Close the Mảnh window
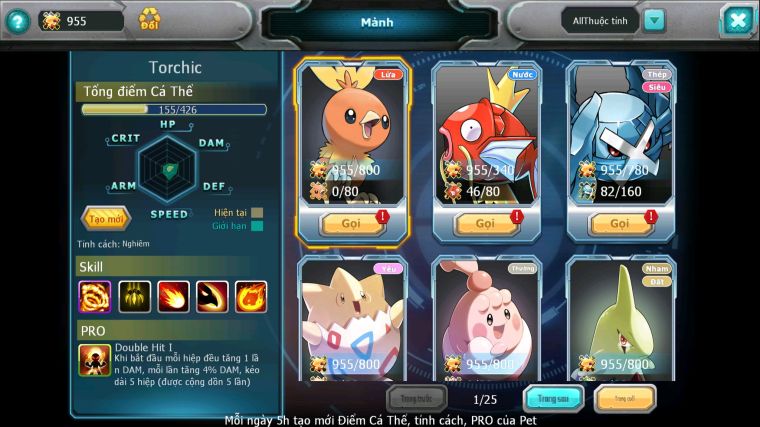This screenshot has width=760, height=427. tap(736, 20)
